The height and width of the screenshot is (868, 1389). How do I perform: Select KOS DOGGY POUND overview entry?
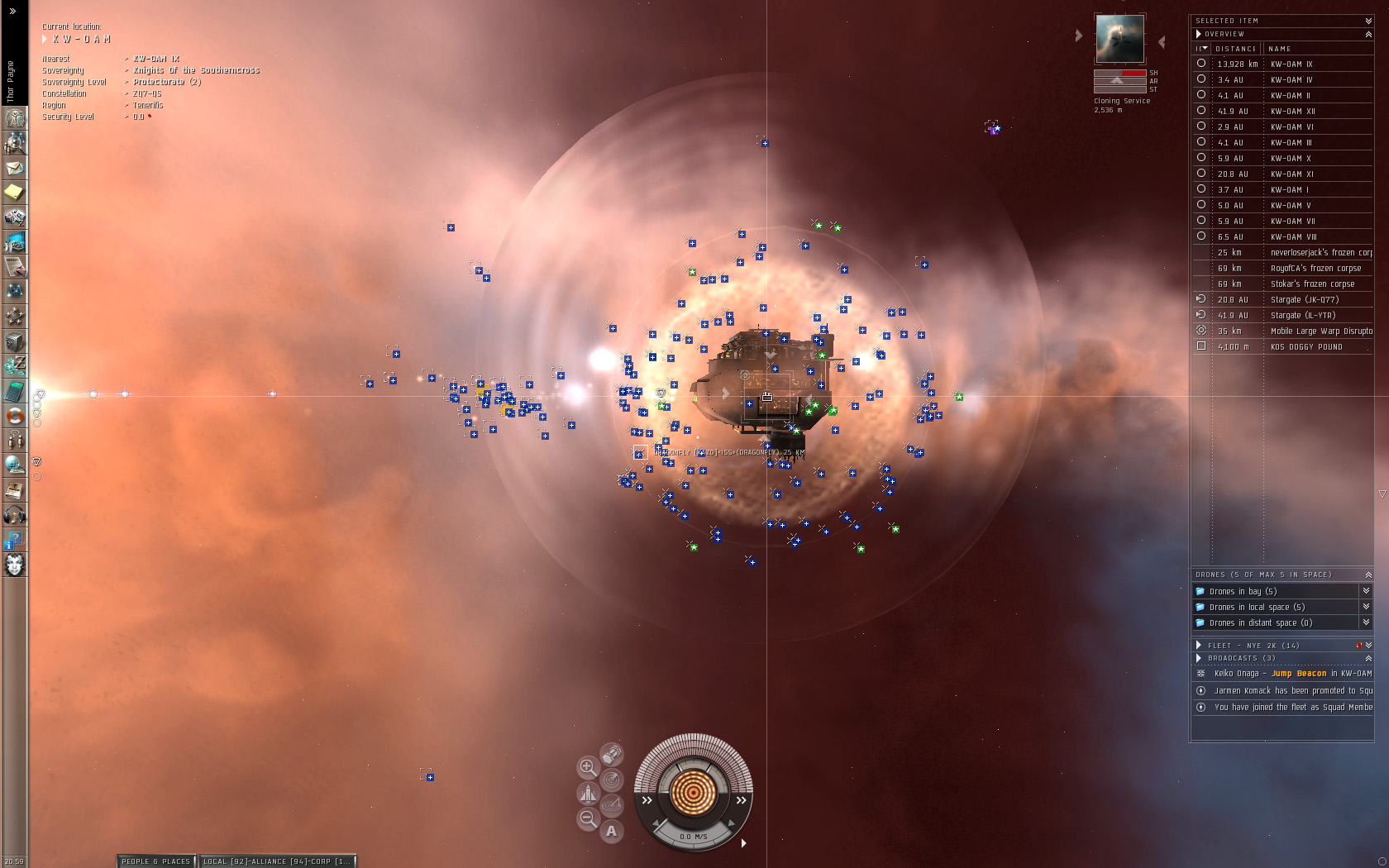click(x=1306, y=346)
